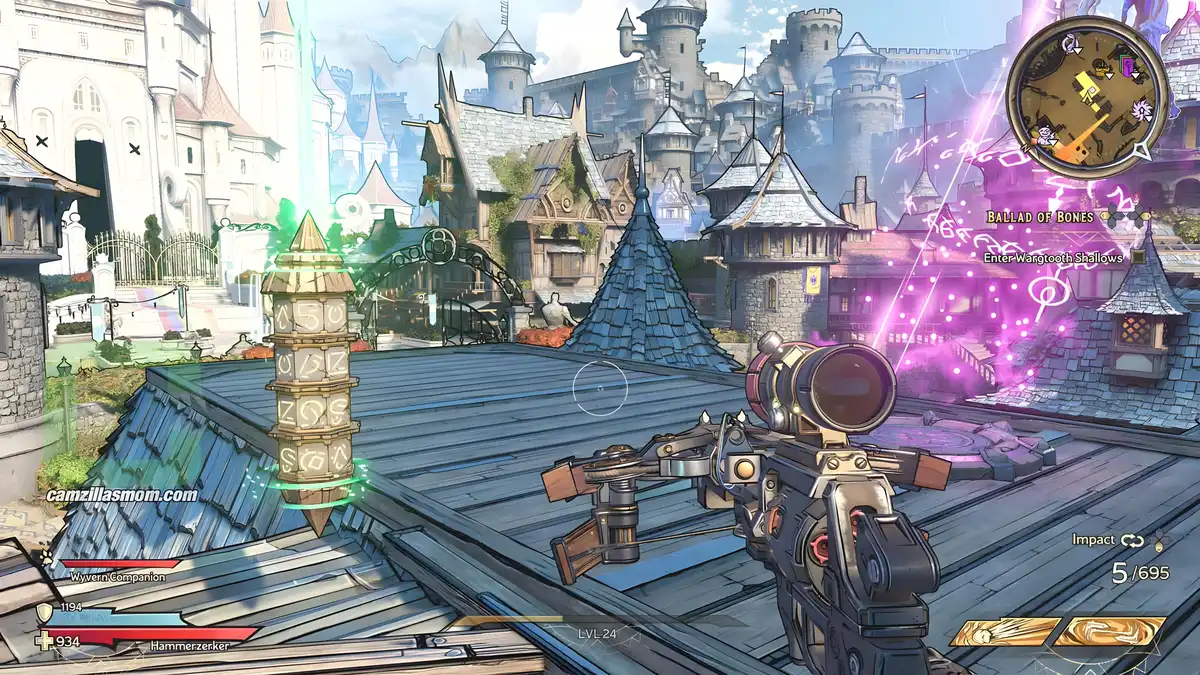Image resolution: width=1200 pixels, height=675 pixels.
Task: Open the camzillasmom.com watermark link
Action: 122,494
